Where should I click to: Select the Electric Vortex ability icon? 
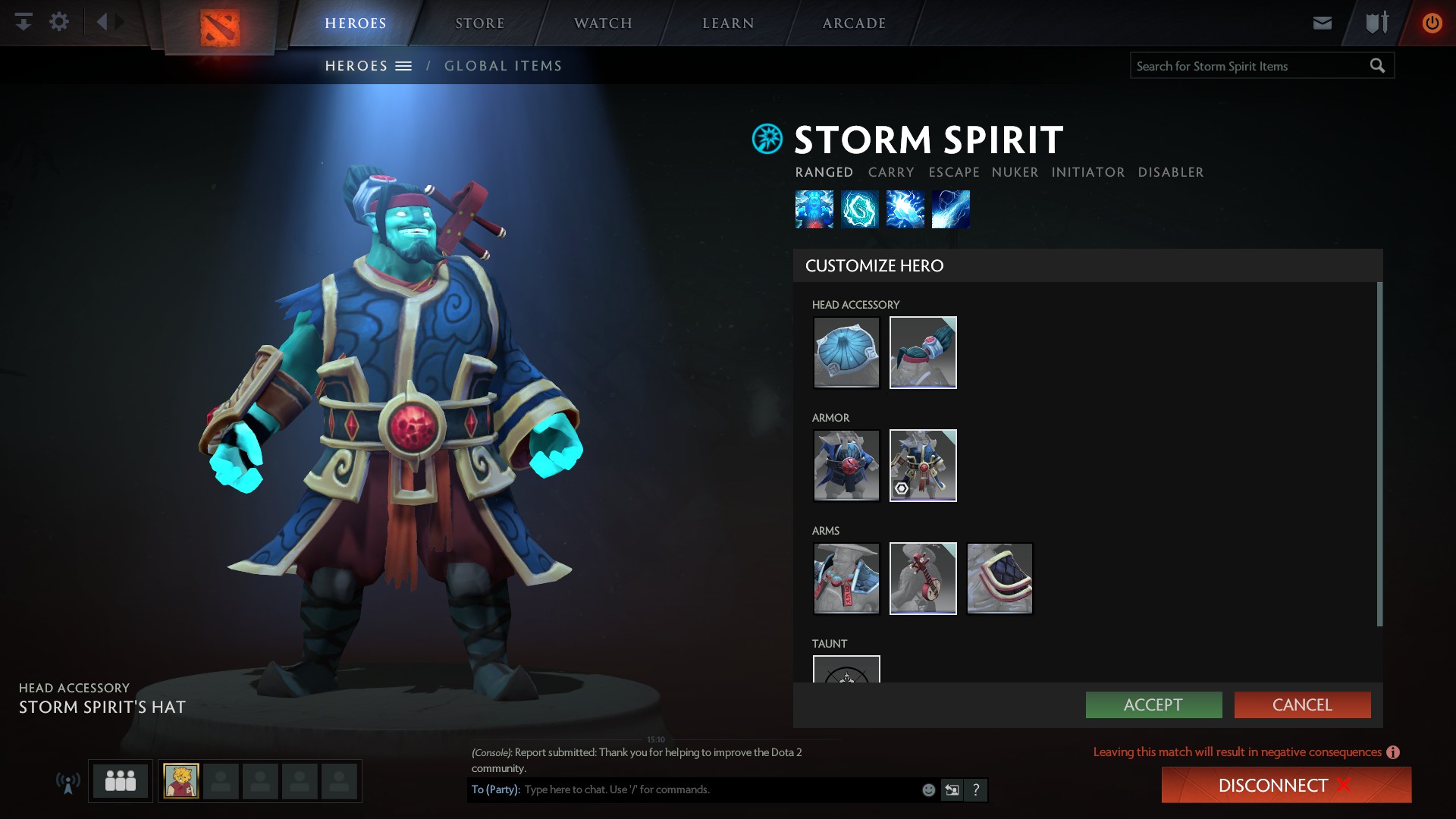(861, 209)
